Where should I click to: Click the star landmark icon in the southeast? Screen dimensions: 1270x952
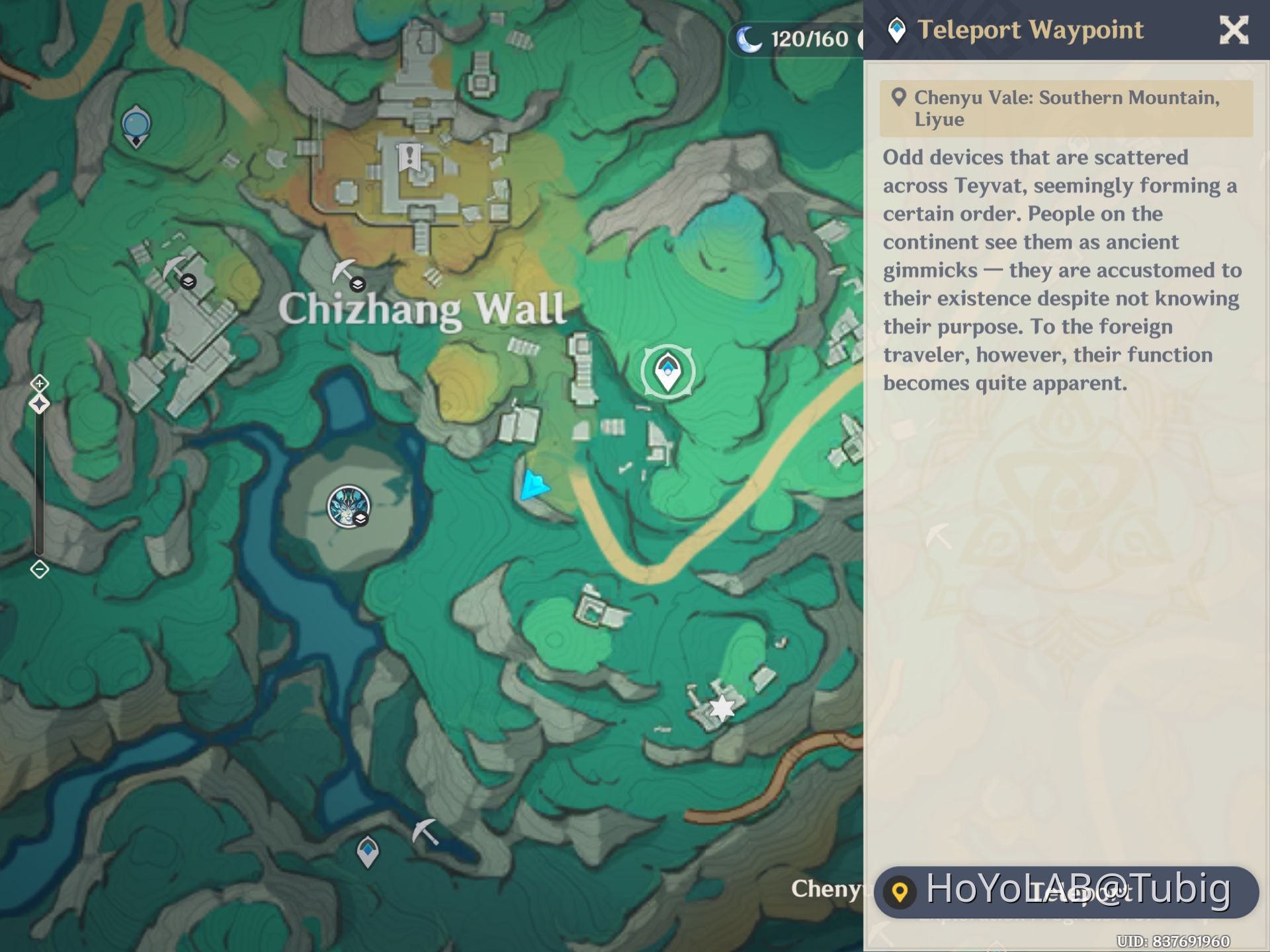pyautogui.click(x=721, y=707)
